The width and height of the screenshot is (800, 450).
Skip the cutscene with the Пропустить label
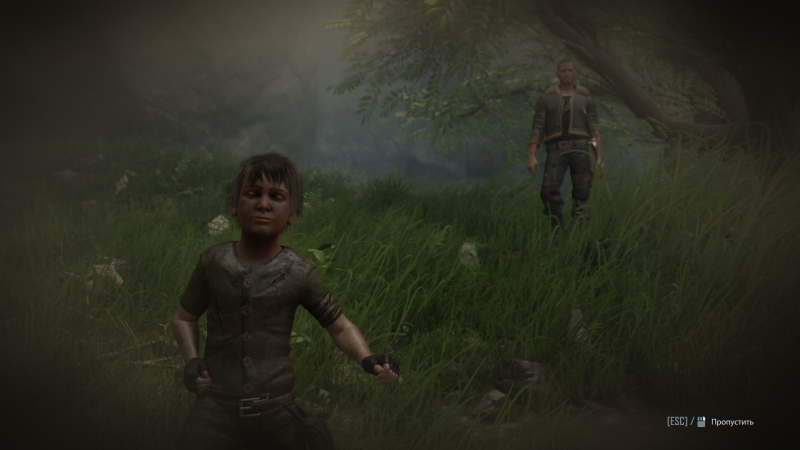[732, 422]
